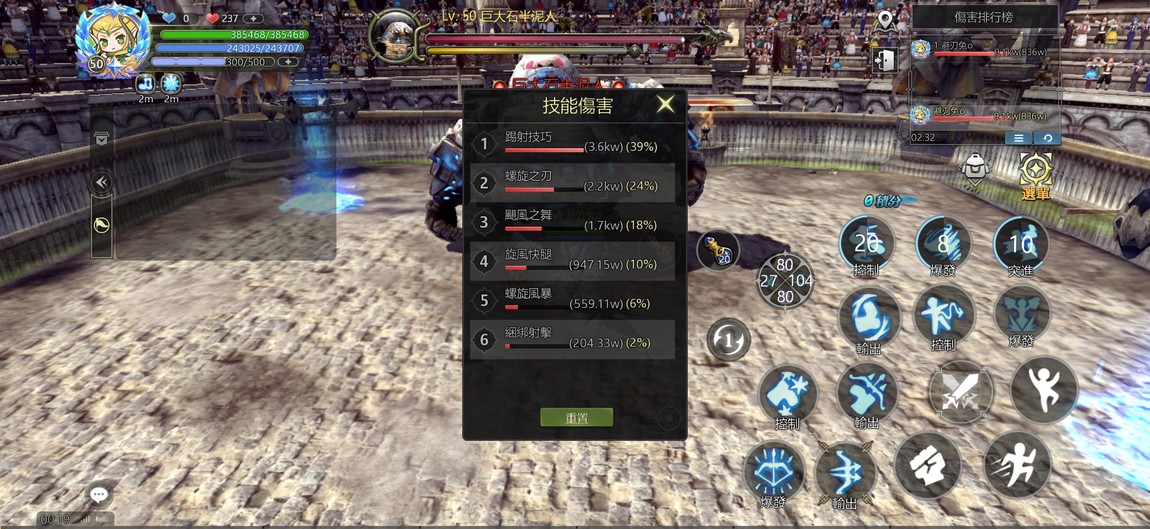Open the chat speech bubble
Screen dimensions: 1150x529
pos(99,494)
